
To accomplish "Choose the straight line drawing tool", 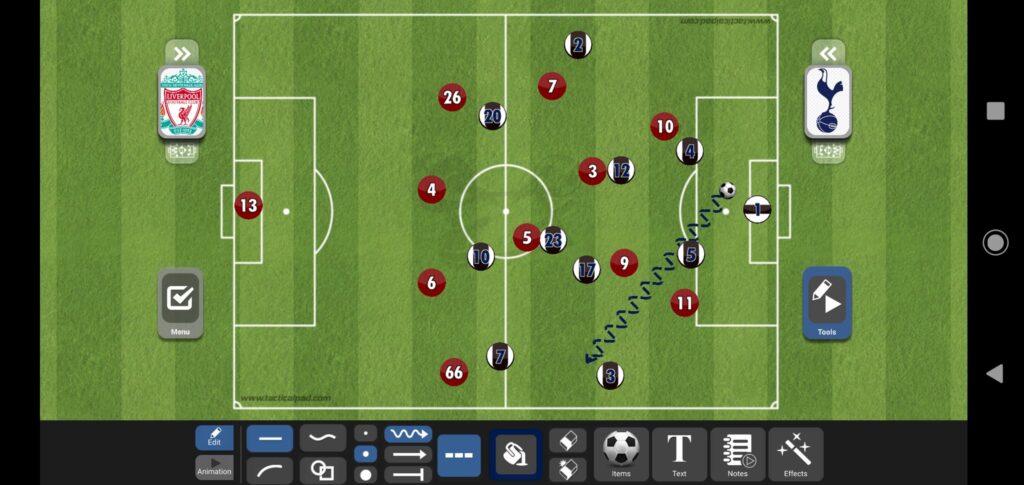I will pos(270,438).
